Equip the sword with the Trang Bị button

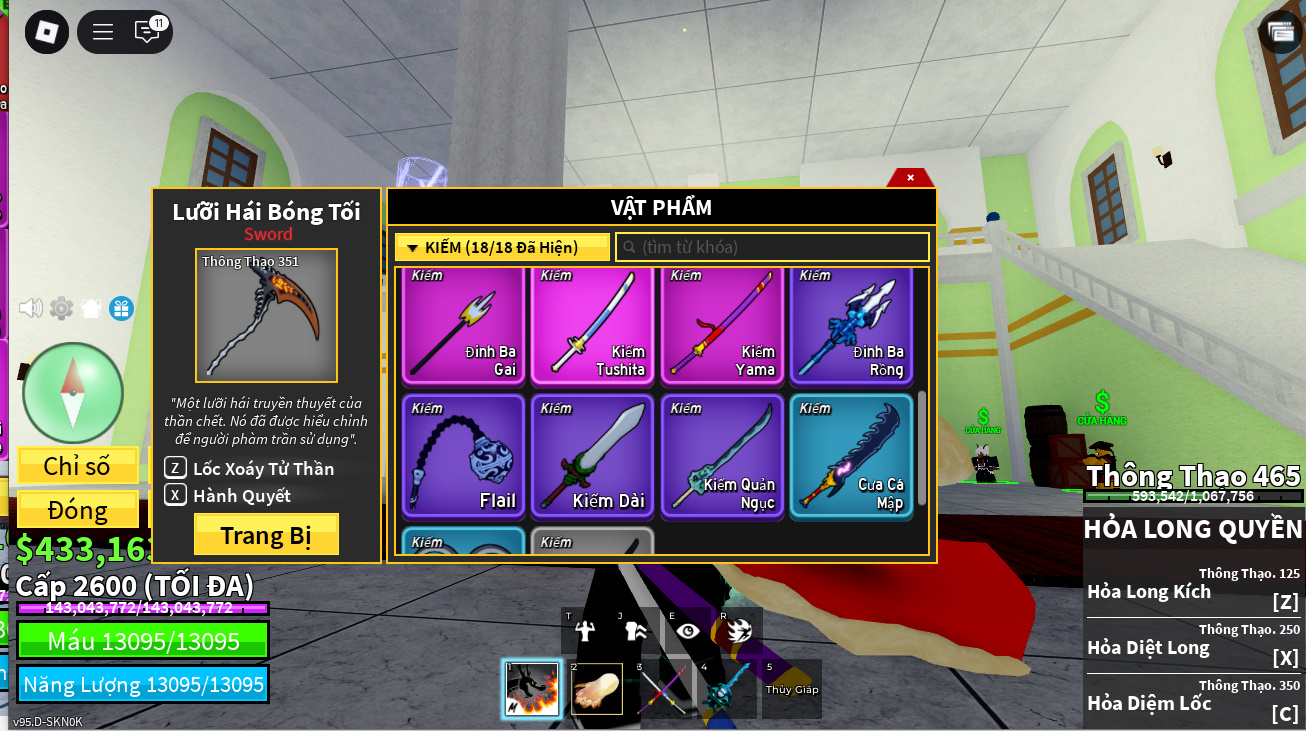[266, 535]
